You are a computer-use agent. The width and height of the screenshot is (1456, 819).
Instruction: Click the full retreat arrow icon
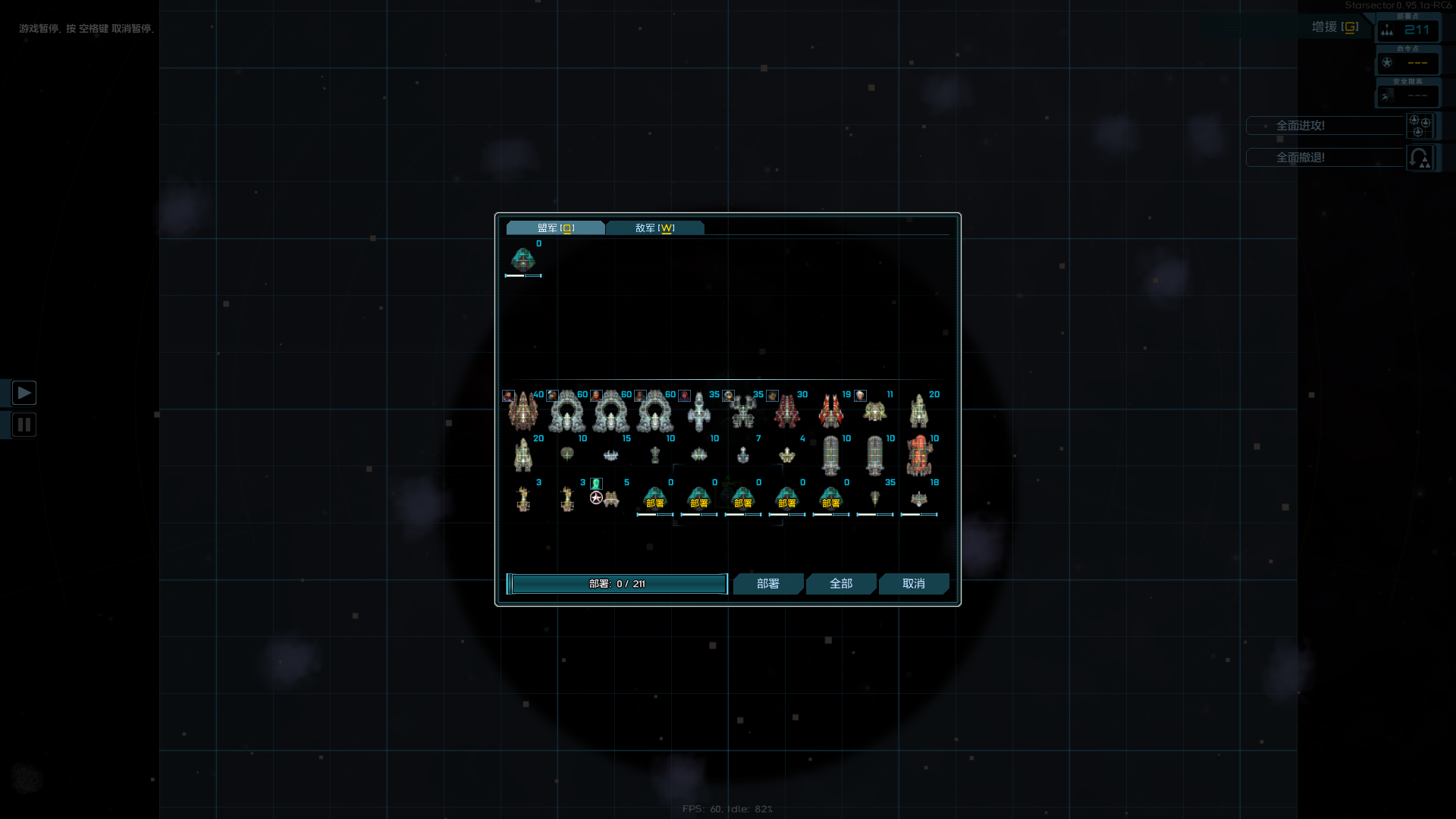coord(1420,158)
